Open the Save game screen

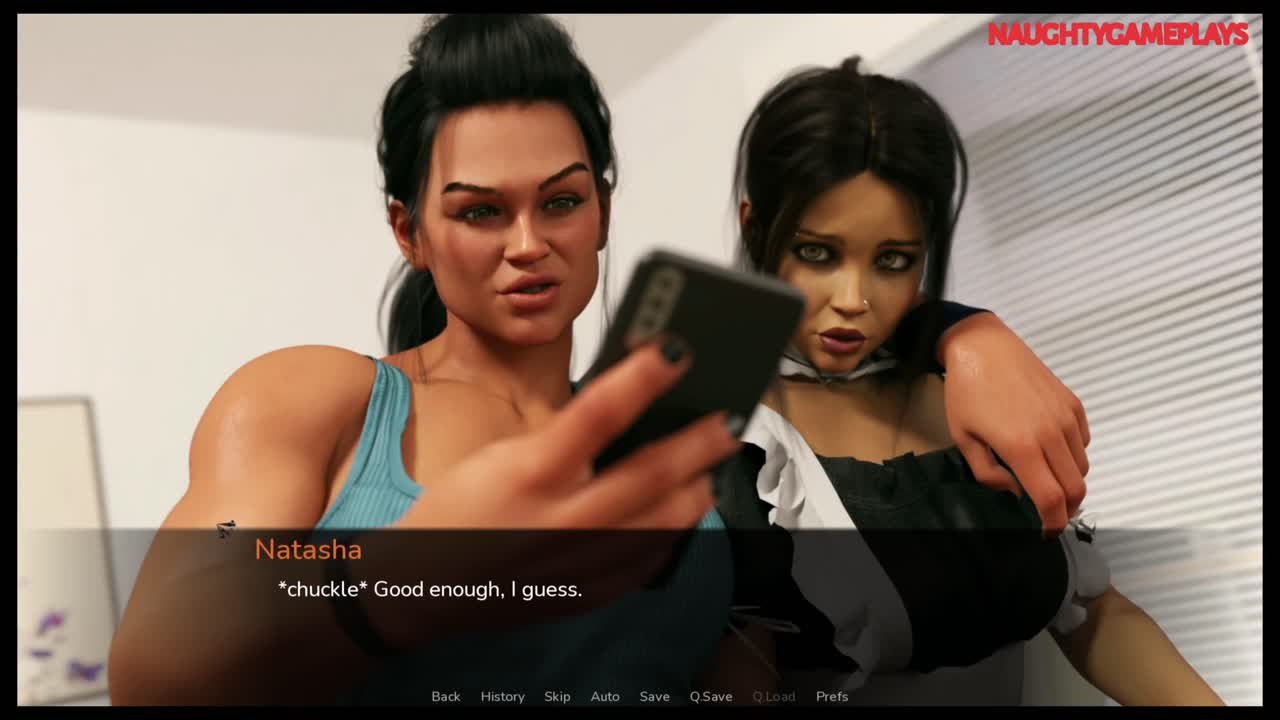click(x=654, y=696)
